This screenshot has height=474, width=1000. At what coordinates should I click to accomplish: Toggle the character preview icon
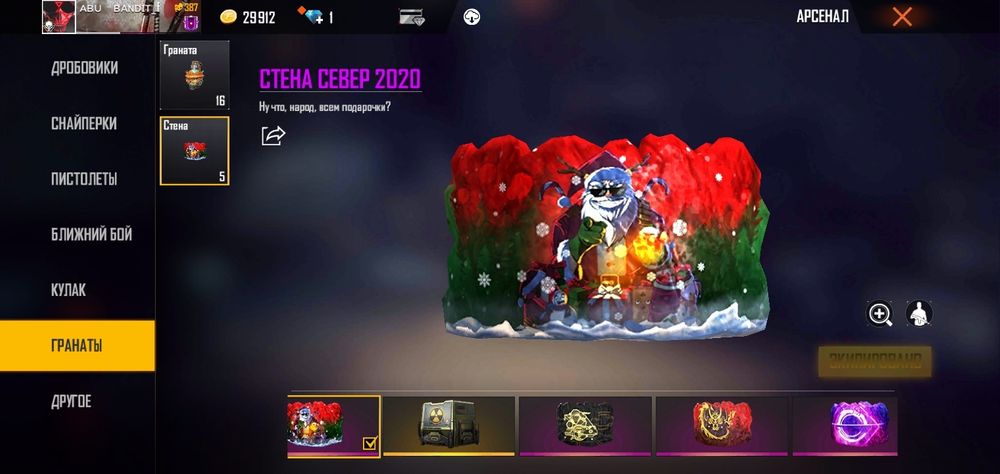pyautogui.click(x=919, y=314)
